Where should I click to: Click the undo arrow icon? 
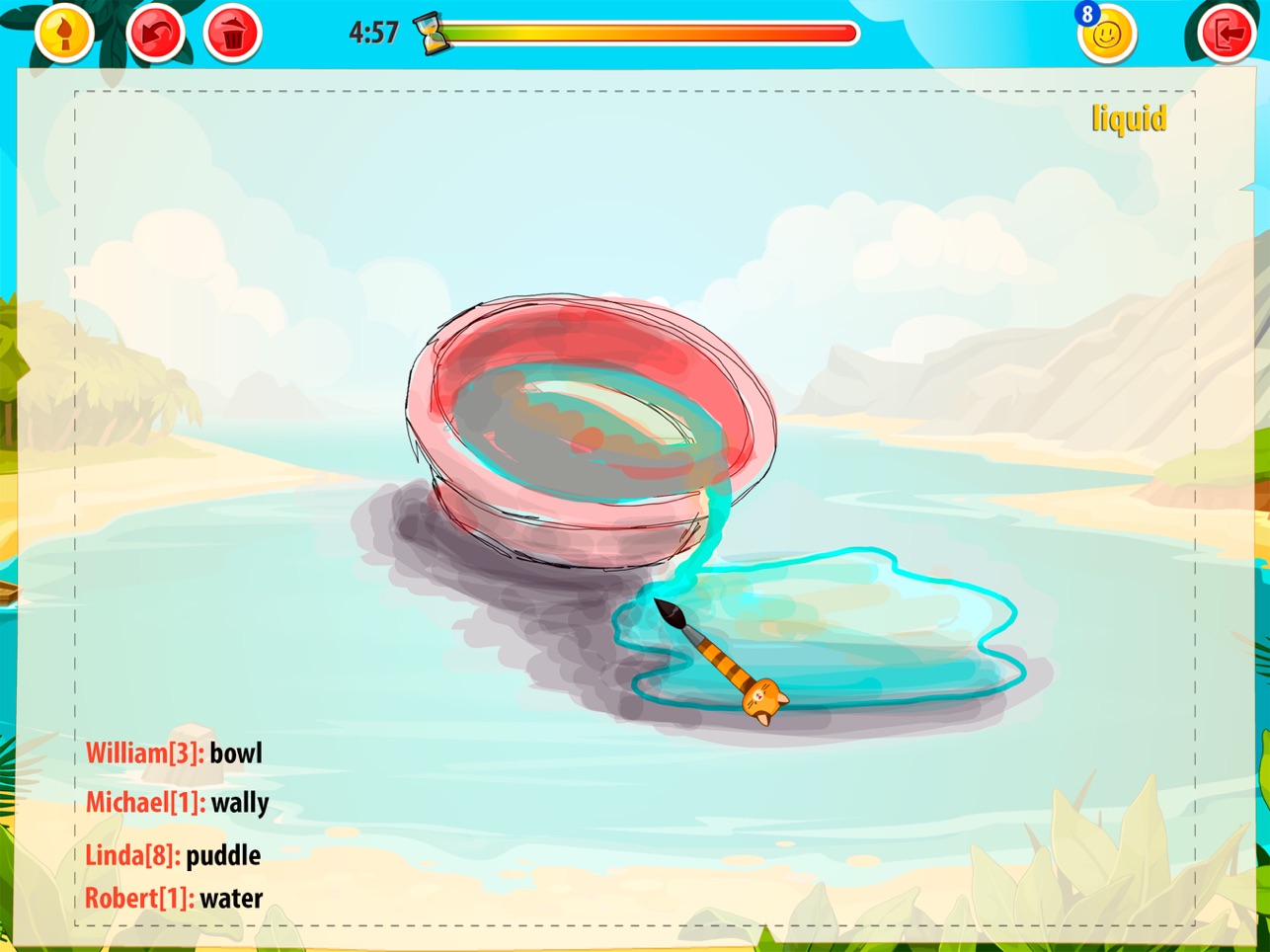pyautogui.click(x=154, y=32)
